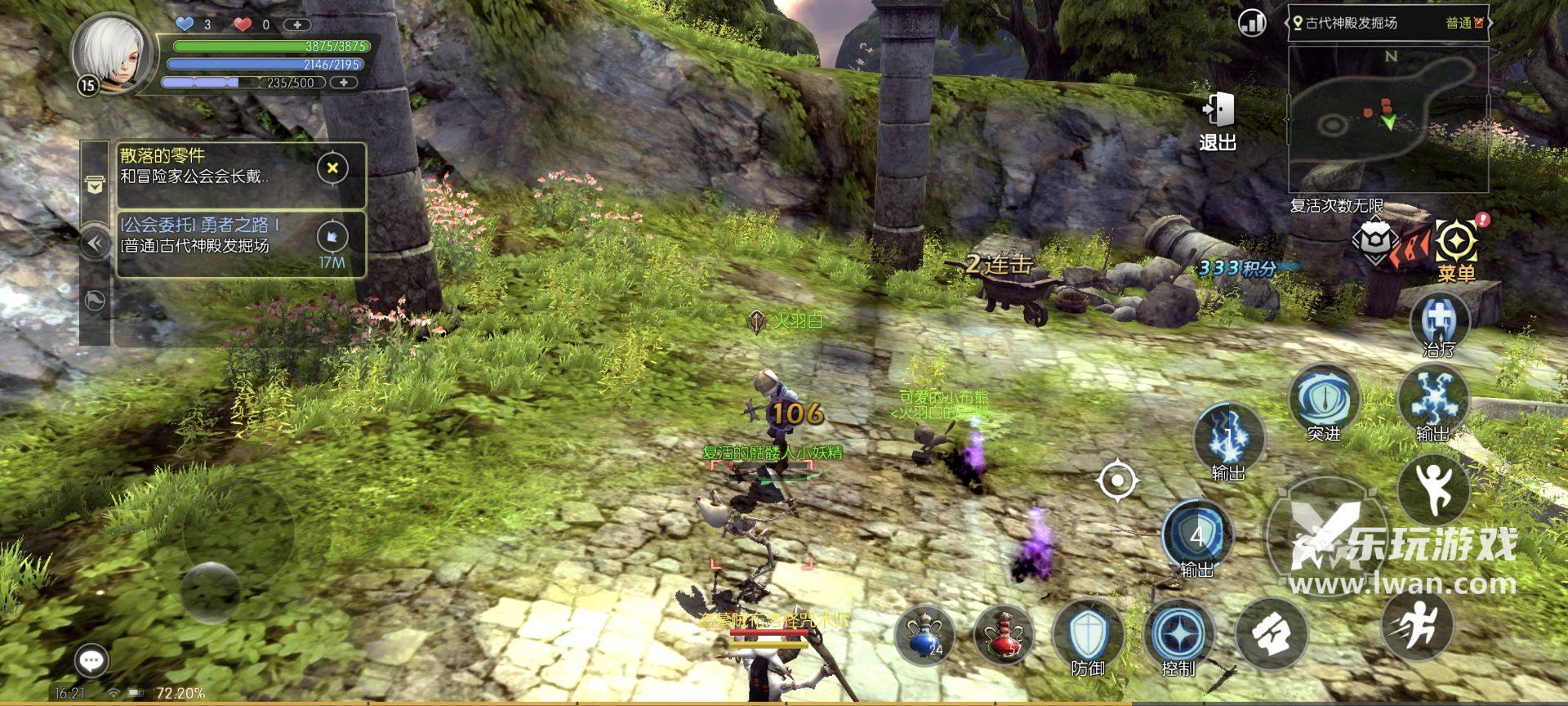Drink the blue mana potion
The image size is (1568, 706).
point(925,634)
